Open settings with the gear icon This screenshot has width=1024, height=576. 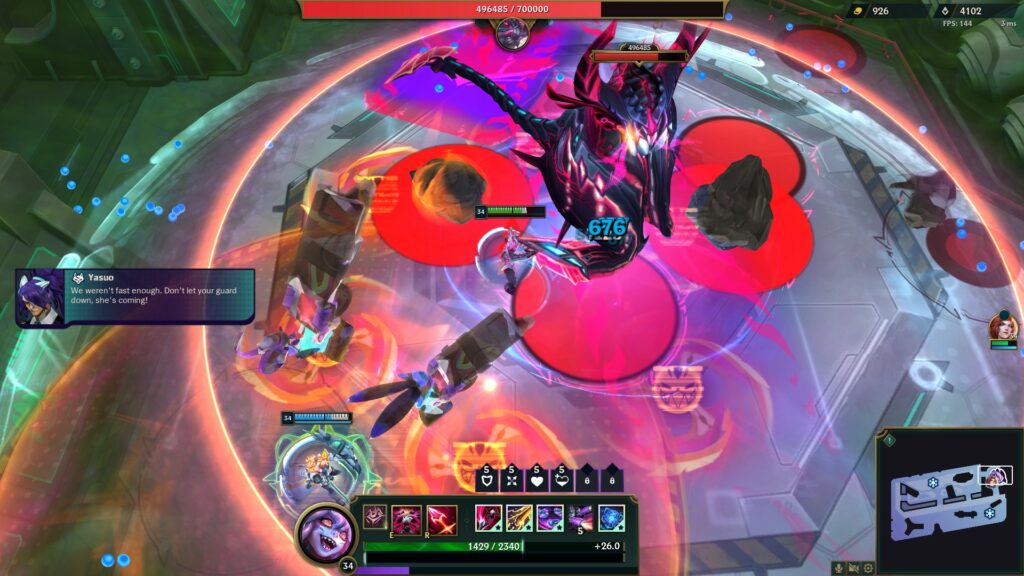click(868, 568)
